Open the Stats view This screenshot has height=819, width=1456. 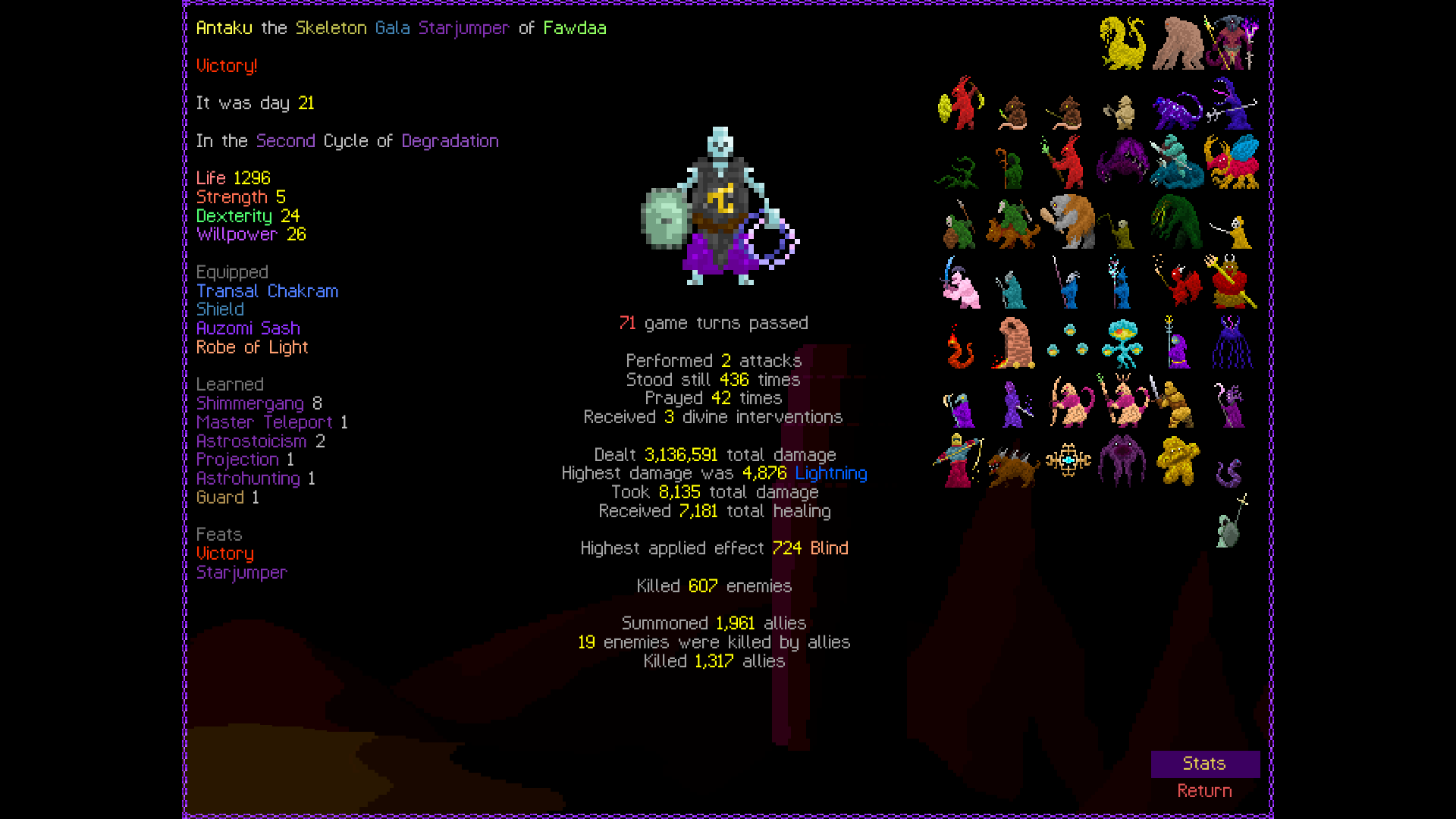point(1204,764)
